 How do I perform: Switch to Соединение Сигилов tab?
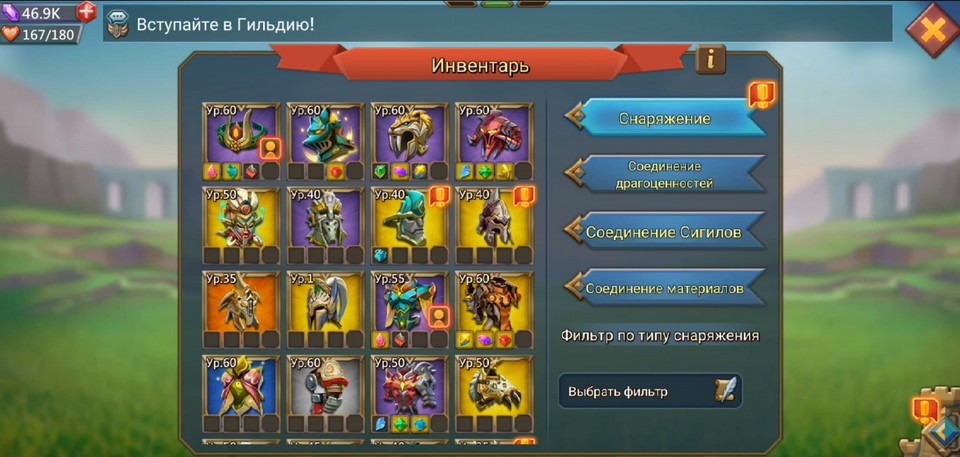(665, 232)
